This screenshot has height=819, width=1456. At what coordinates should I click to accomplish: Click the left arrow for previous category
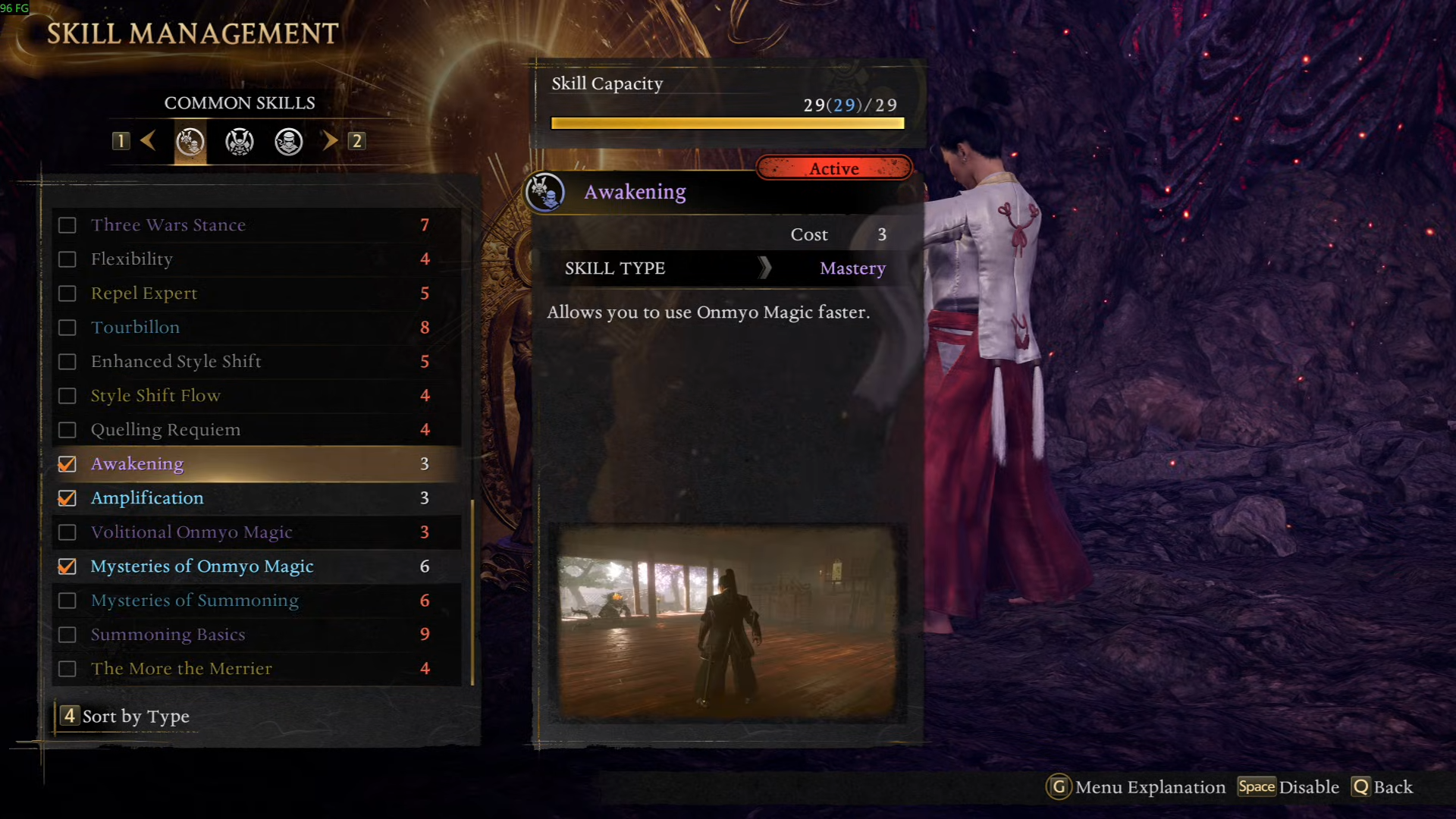pos(148,140)
